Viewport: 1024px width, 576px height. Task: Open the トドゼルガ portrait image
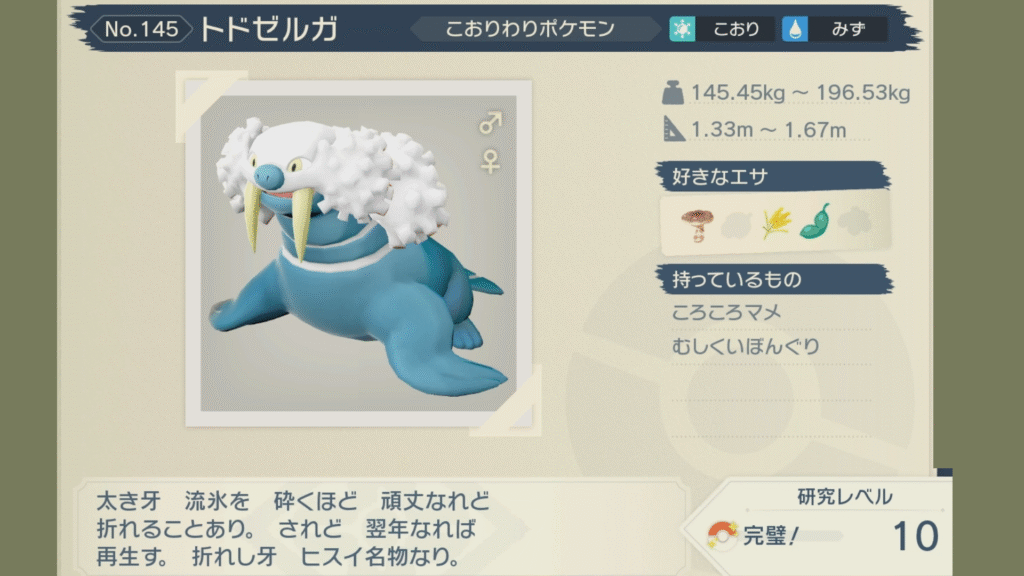(x=358, y=253)
